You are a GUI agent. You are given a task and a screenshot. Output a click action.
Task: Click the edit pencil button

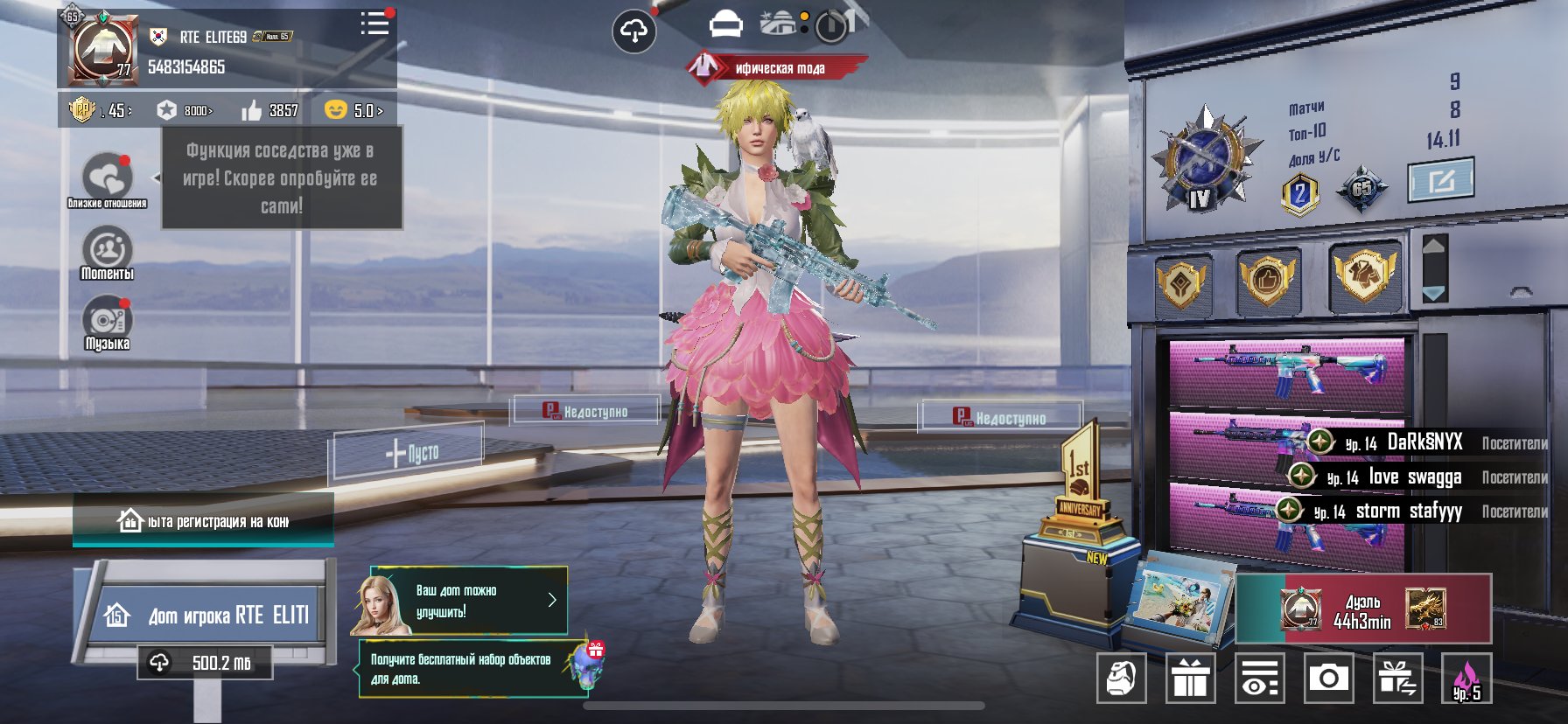click(x=1440, y=181)
